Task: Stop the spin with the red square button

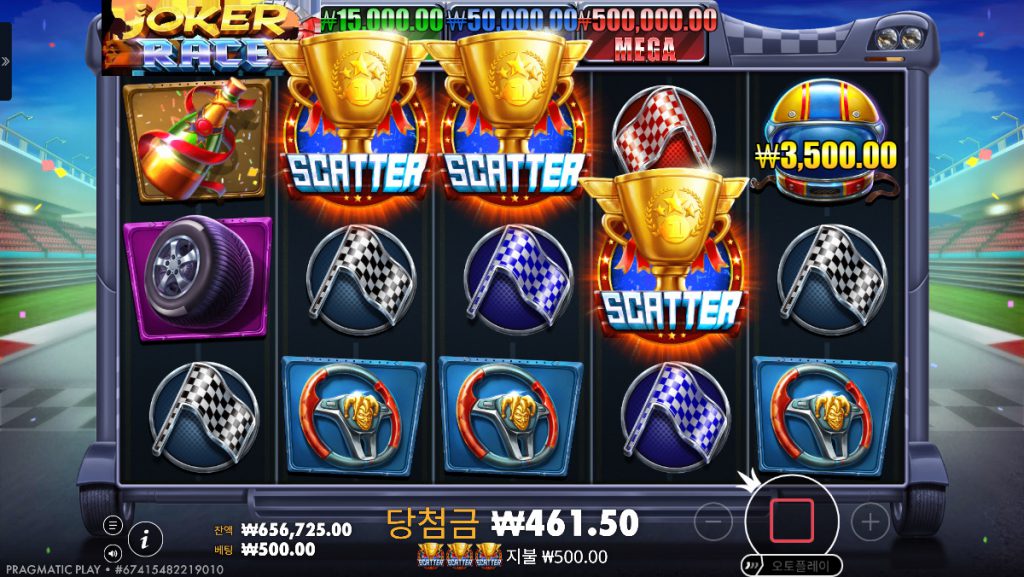Action: click(791, 521)
